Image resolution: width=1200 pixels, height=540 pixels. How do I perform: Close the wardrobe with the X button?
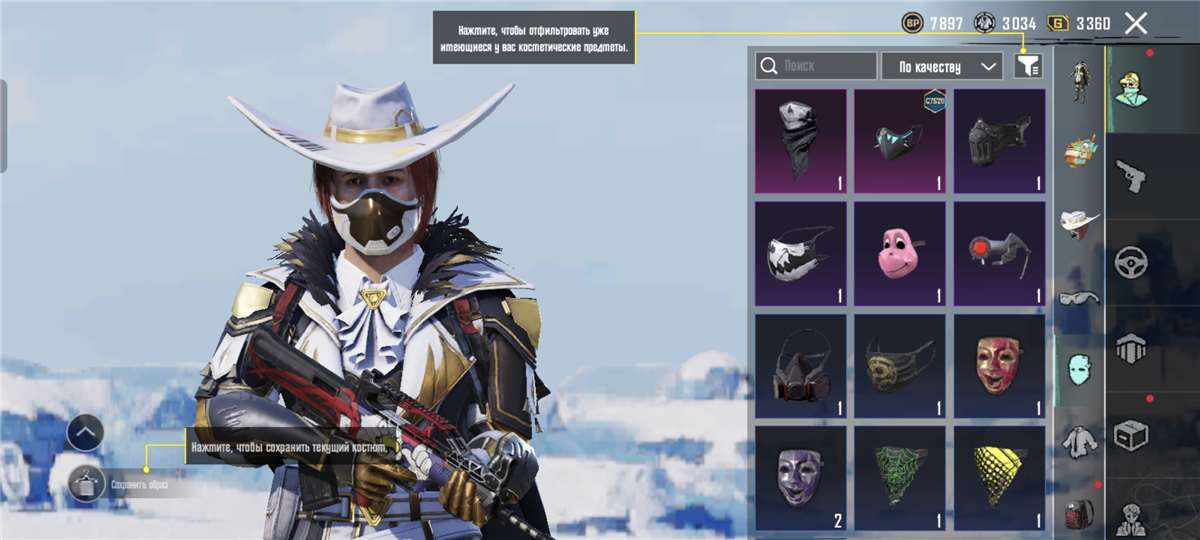(x=1136, y=24)
